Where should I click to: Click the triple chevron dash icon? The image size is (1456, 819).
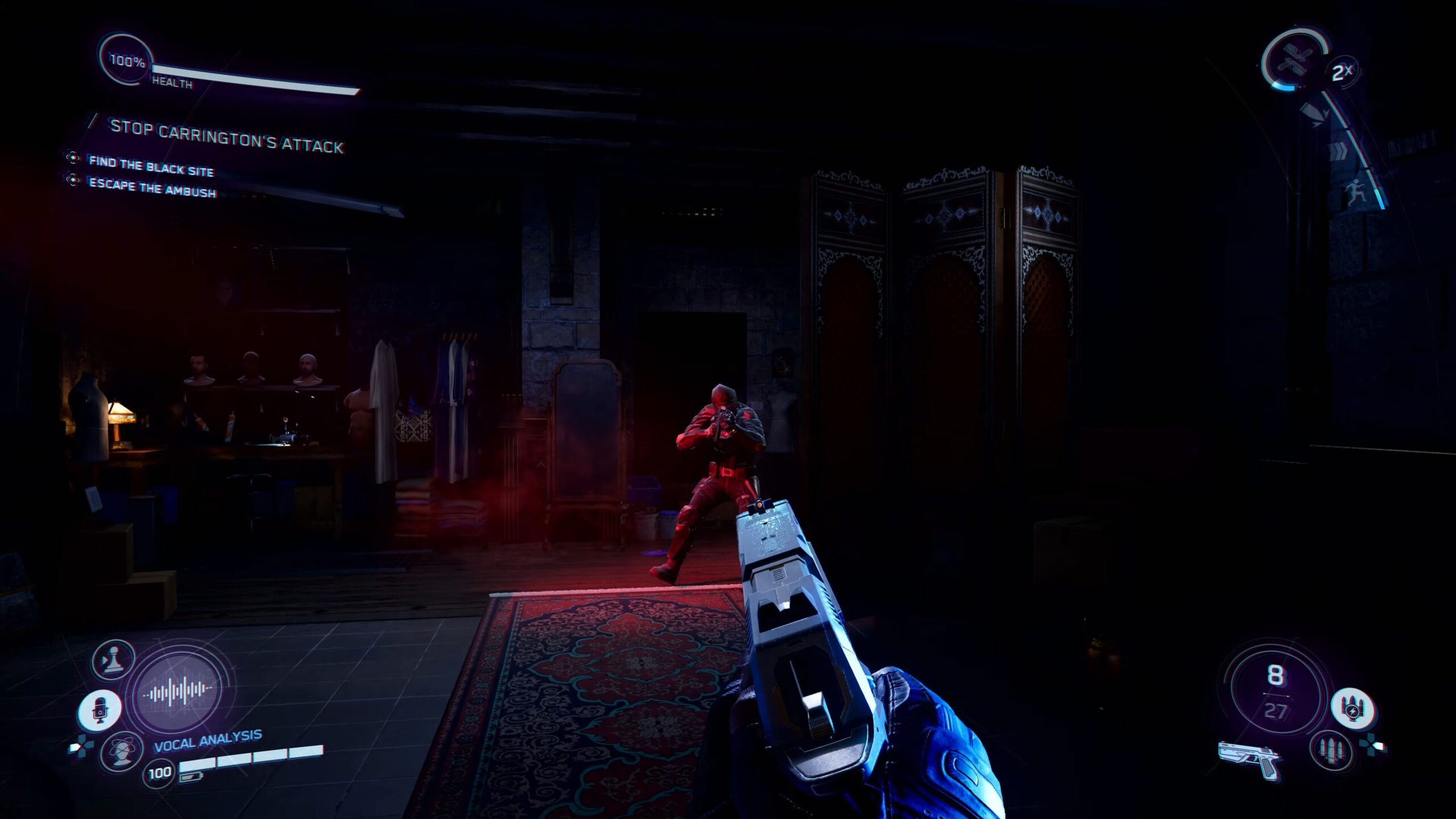[1338, 151]
